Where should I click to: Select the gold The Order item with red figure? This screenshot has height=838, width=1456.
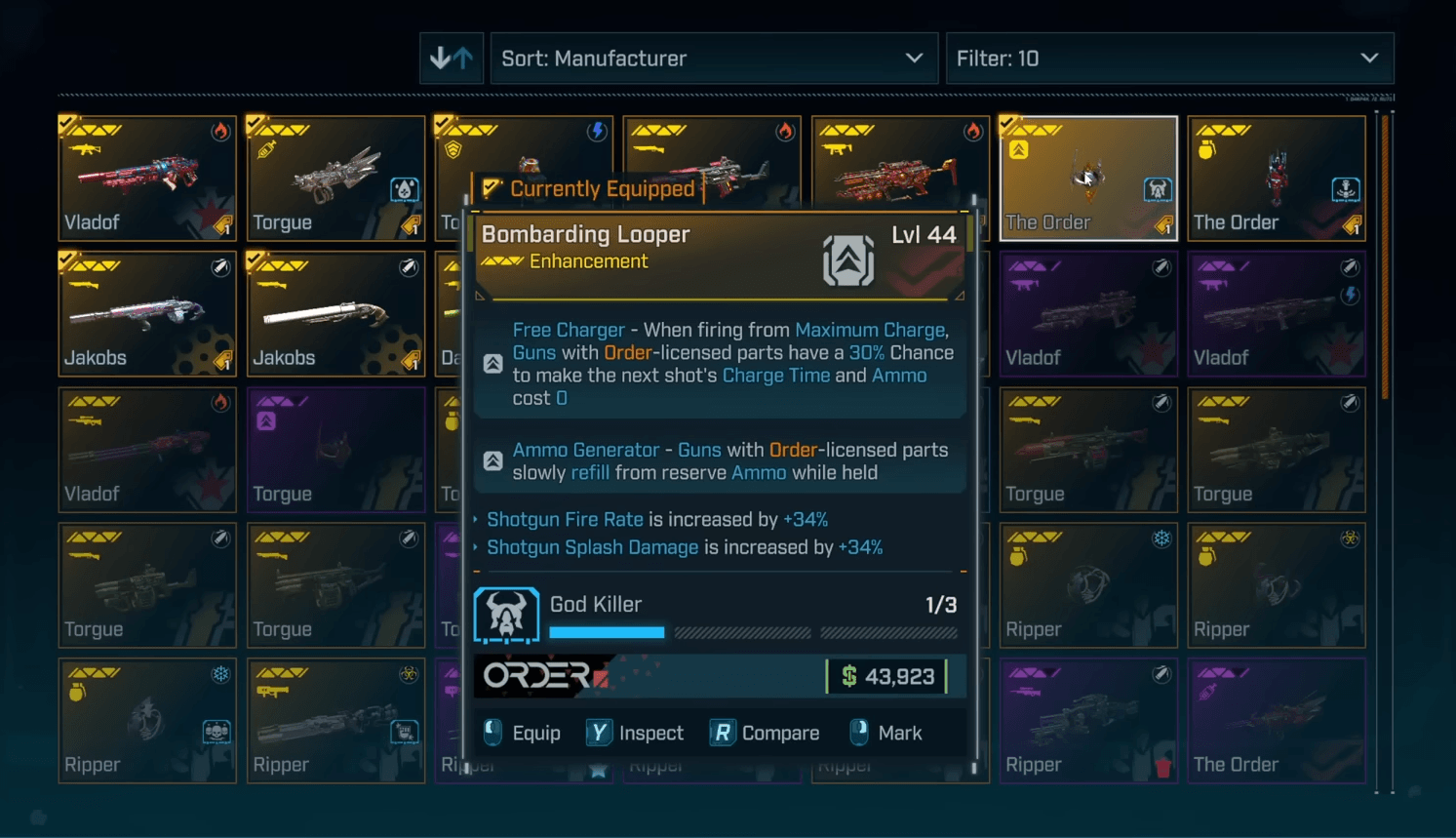(1276, 179)
